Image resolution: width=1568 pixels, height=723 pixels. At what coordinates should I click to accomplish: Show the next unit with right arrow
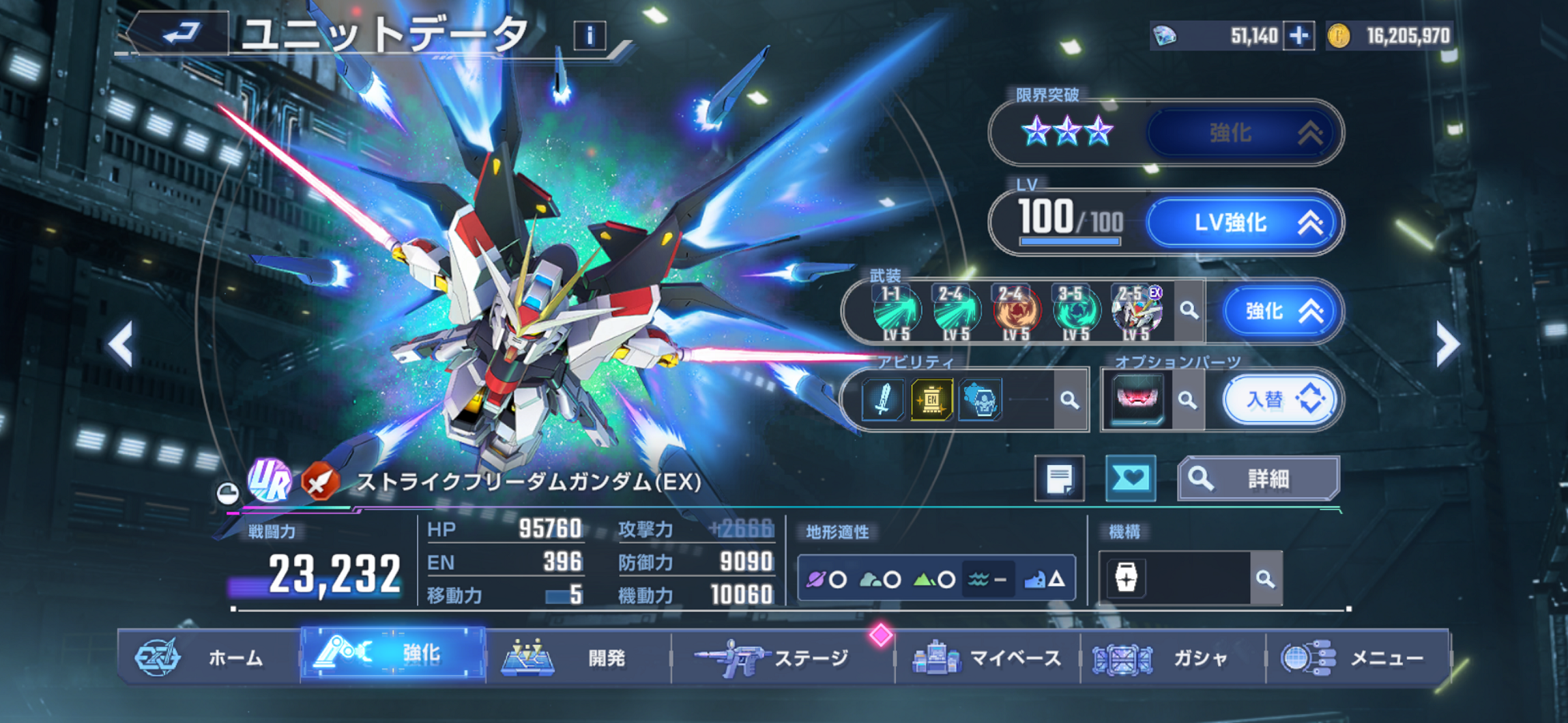click(1447, 345)
